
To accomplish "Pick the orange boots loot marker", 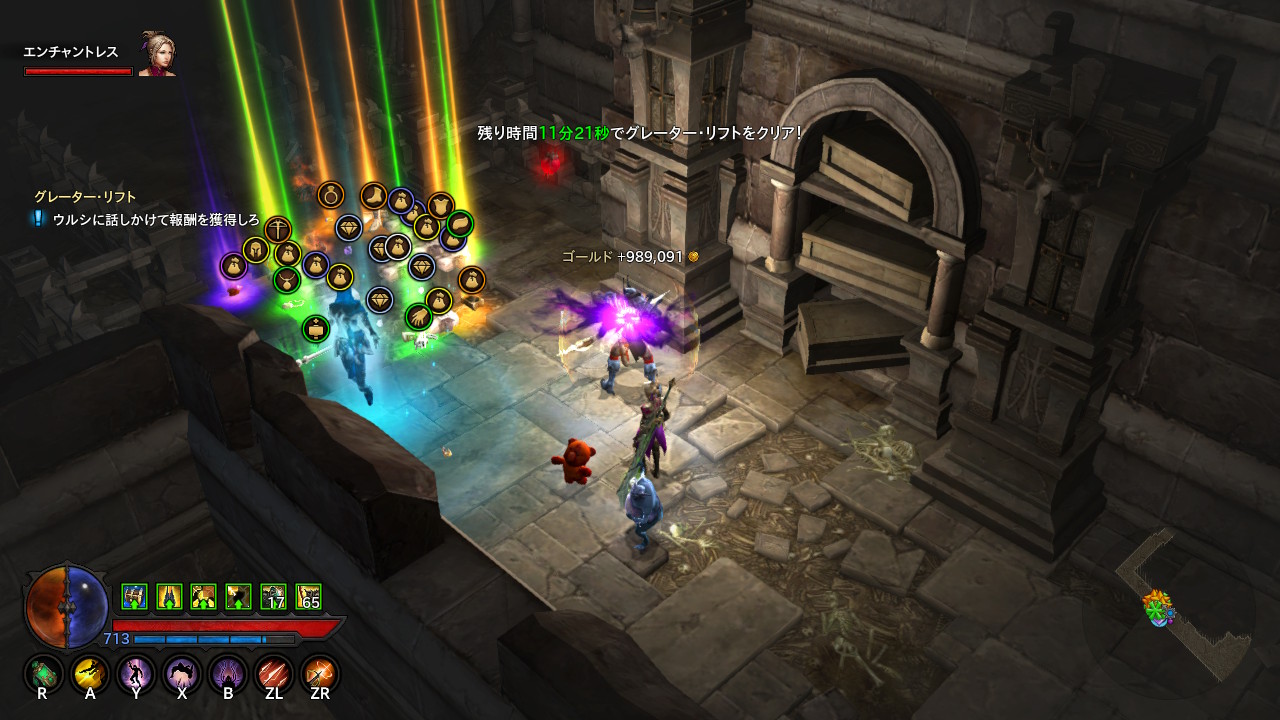I will tap(375, 195).
